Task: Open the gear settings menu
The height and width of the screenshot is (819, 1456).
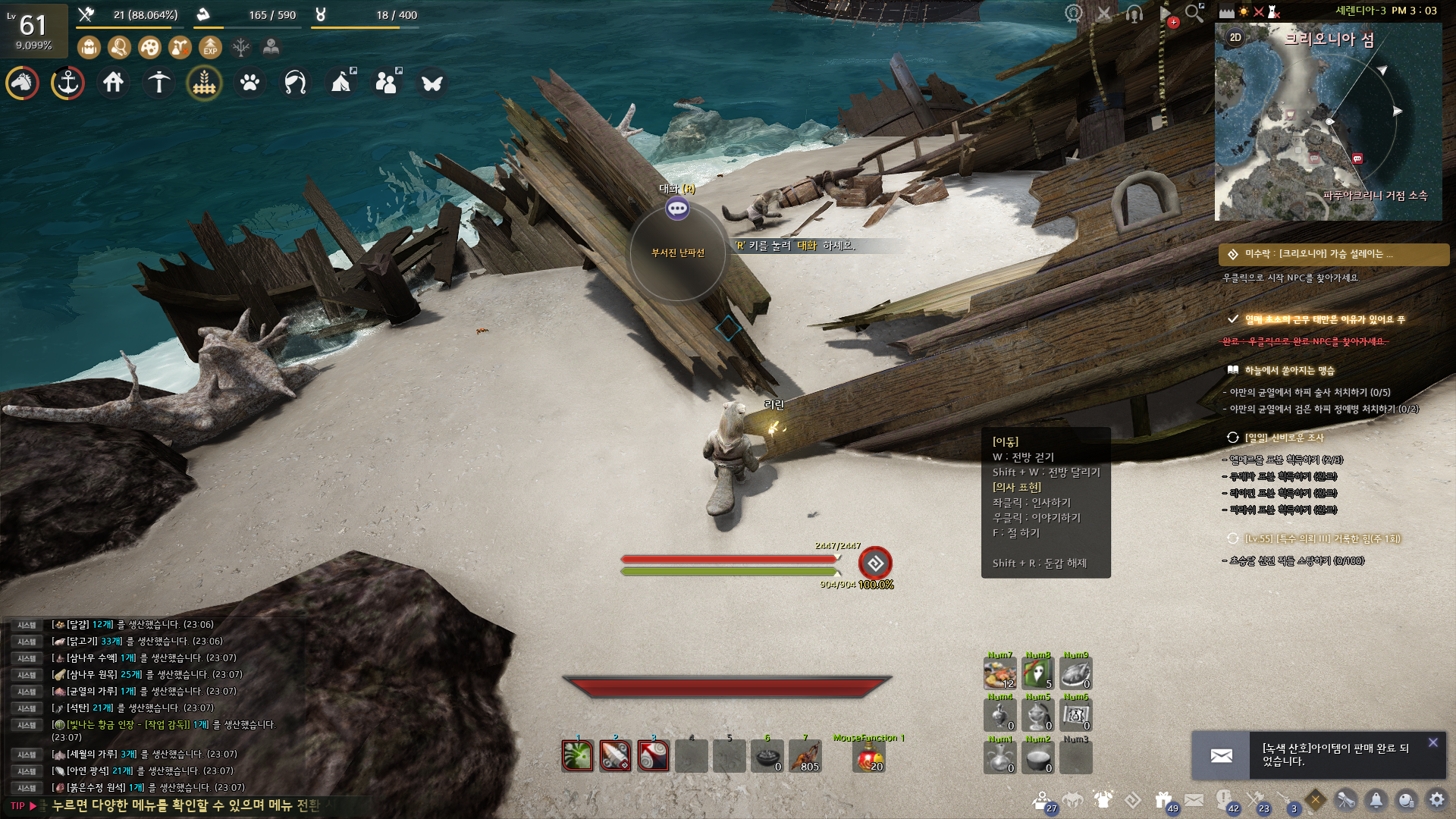Action: coord(1436,799)
